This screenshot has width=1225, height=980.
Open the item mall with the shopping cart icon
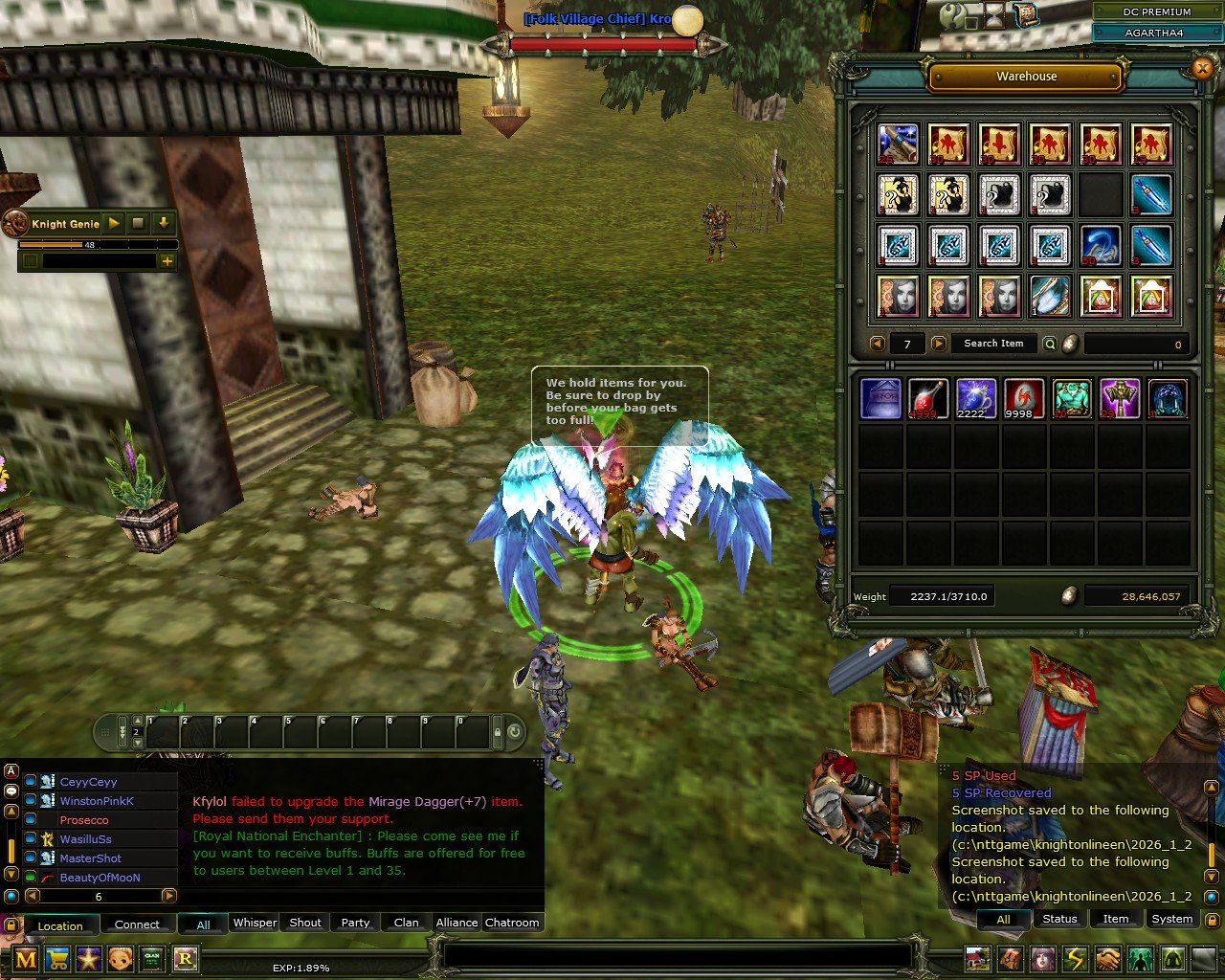click(57, 959)
